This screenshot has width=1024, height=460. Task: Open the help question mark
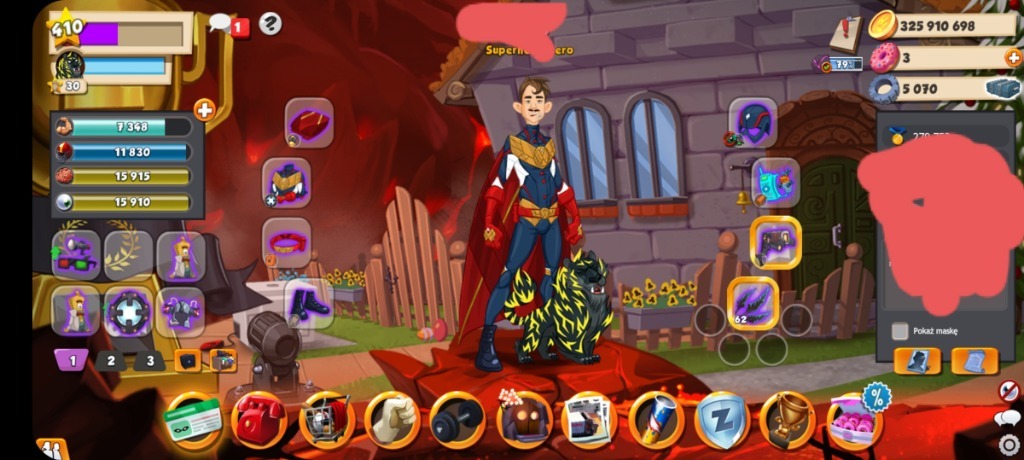[x=270, y=23]
